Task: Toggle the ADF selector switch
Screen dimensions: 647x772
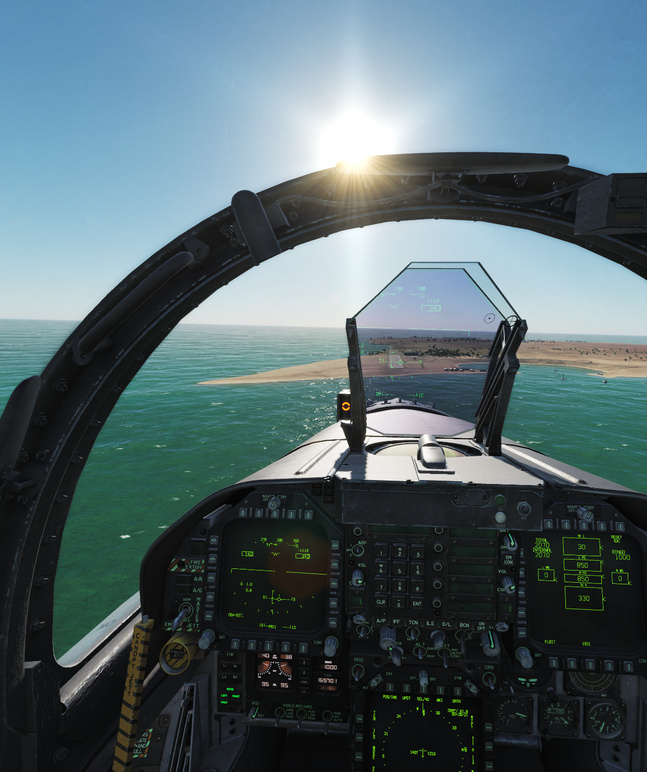Action: point(358,549)
